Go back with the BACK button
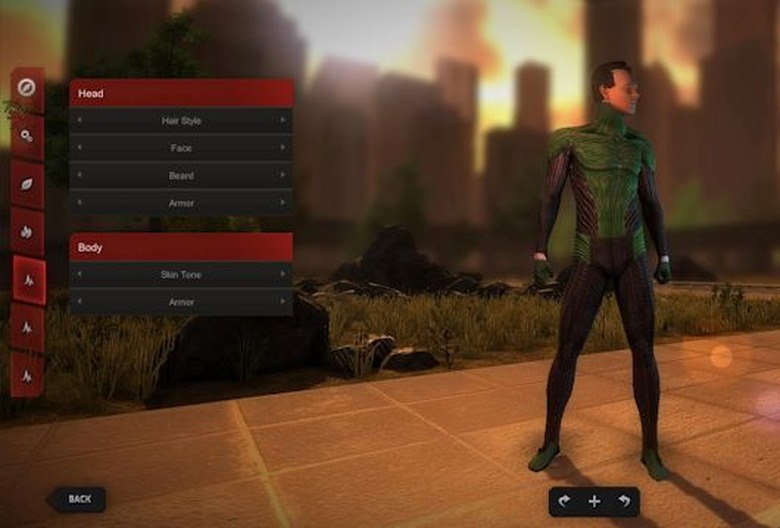This screenshot has height=528, width=780. pyautogui.click(x=76, y=498)
